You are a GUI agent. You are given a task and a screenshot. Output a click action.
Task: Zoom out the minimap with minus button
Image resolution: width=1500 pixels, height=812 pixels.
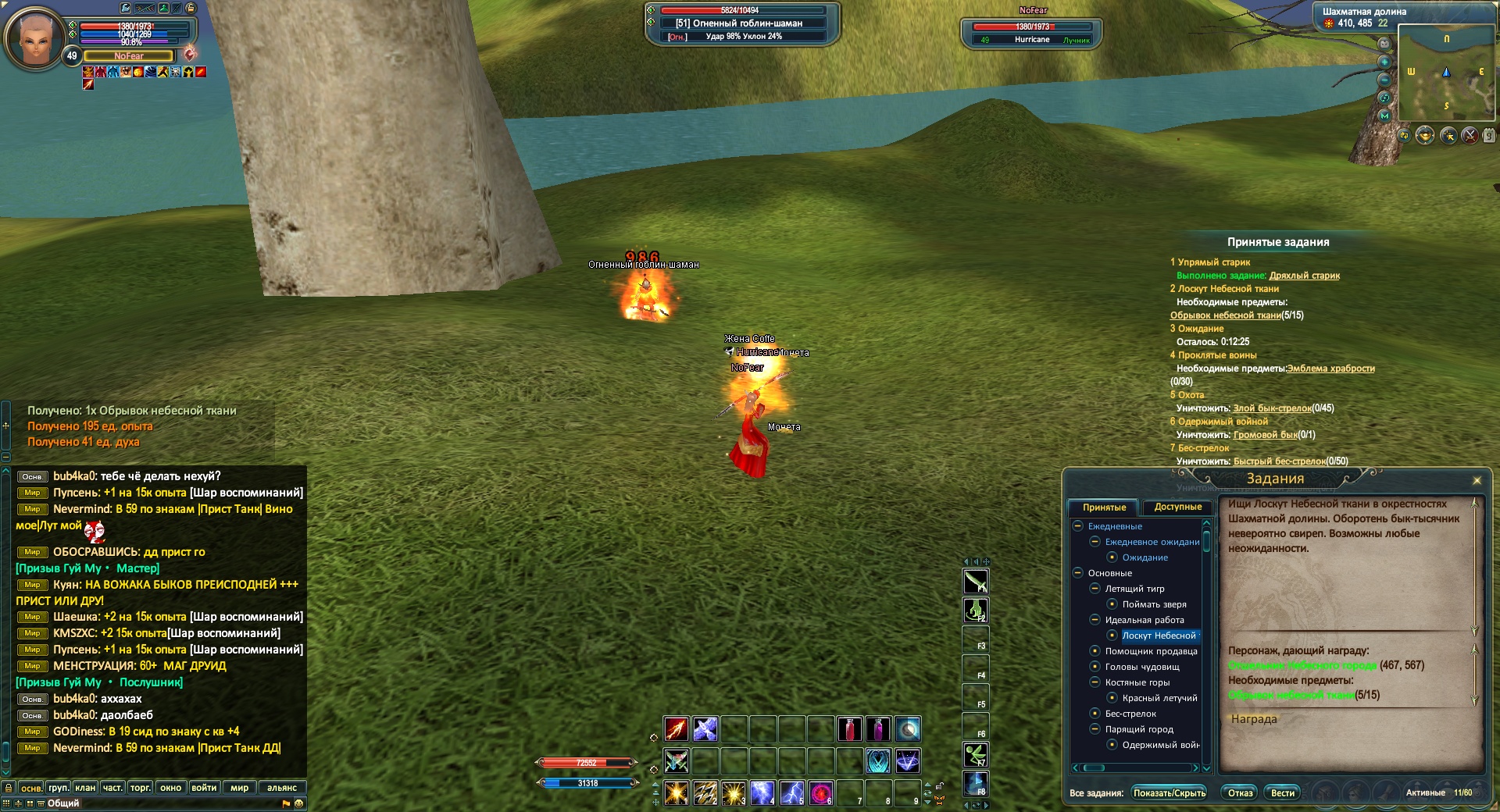[x=1384, y=80]
